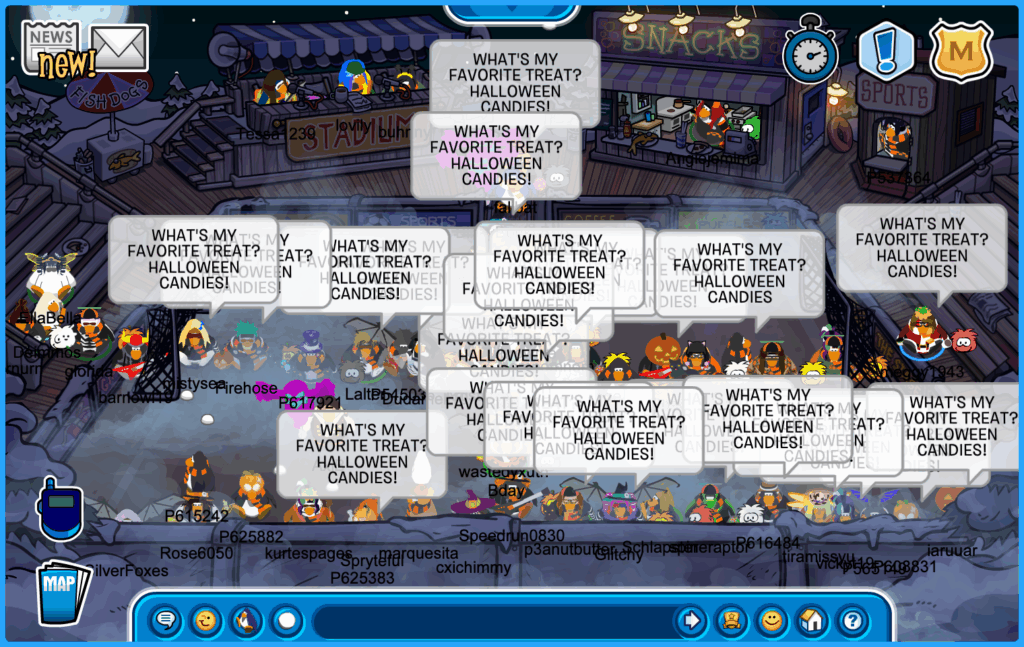The height and width of the screenshot is (647, 1024).
Task: Send the chat message with the arrow button
Action: pos(691,621)
